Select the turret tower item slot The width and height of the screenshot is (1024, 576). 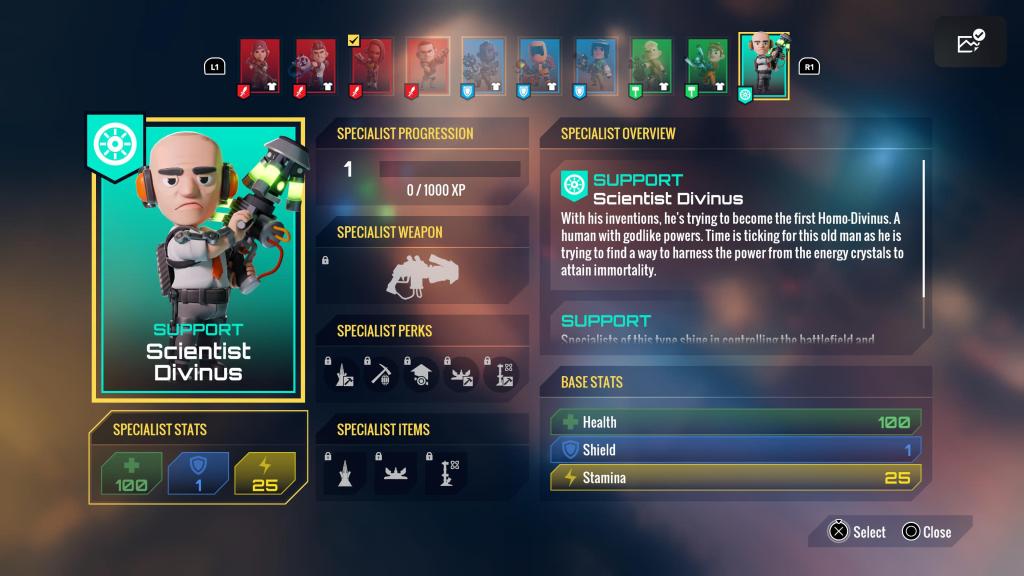point(444,472)
